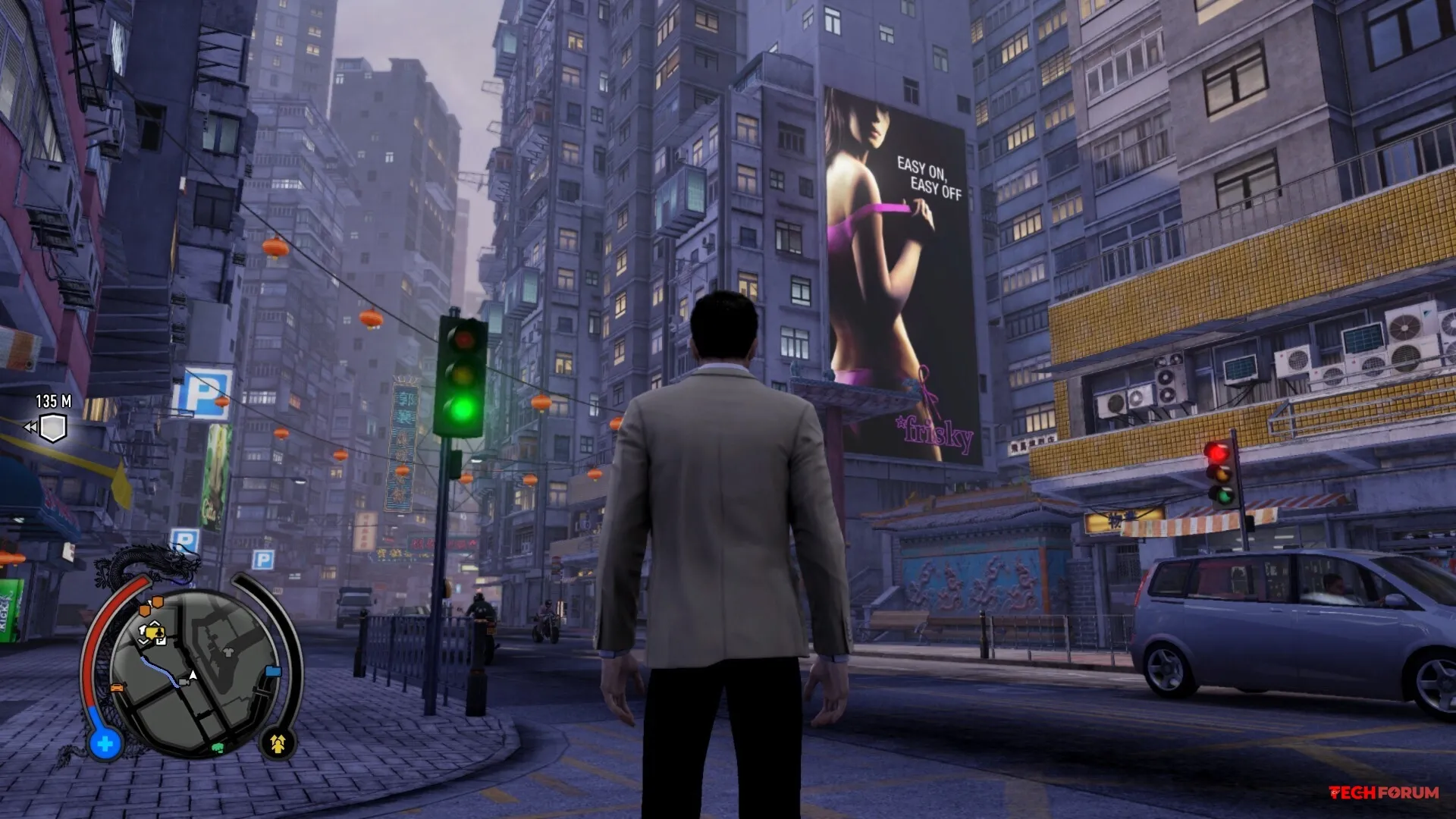Click the green fist marker on minimap
Viewport: 1456px width, 819px height.
[x=218, y=748]
